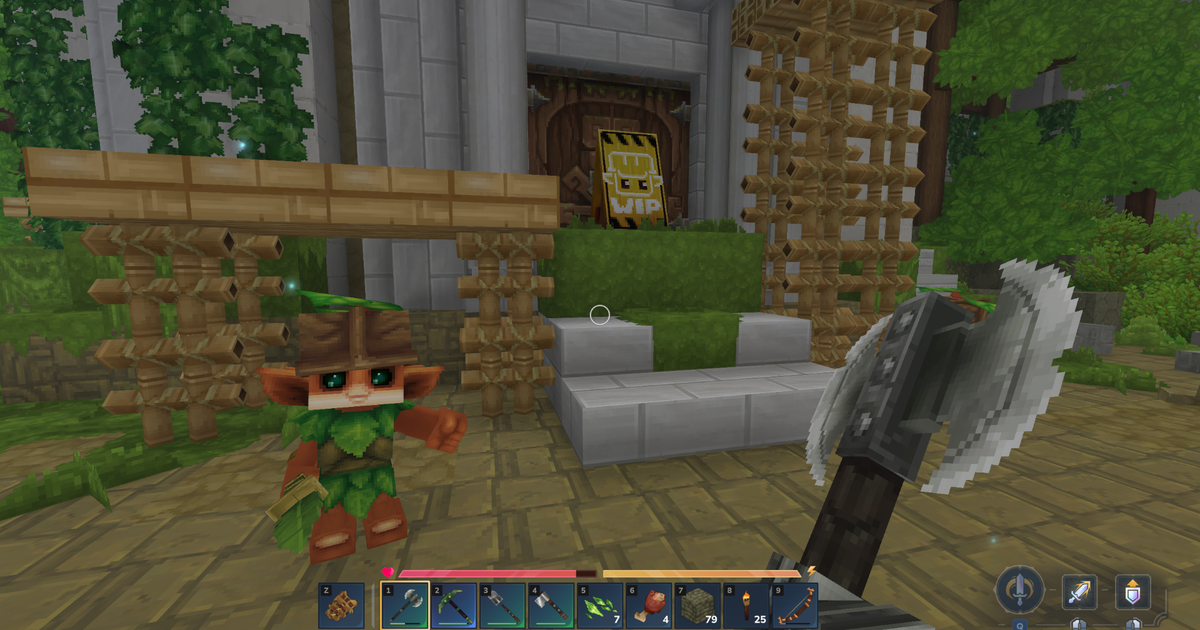Click the sword slash attack icon
This screenshot has height=630, width=1200.
(1081, 593)
